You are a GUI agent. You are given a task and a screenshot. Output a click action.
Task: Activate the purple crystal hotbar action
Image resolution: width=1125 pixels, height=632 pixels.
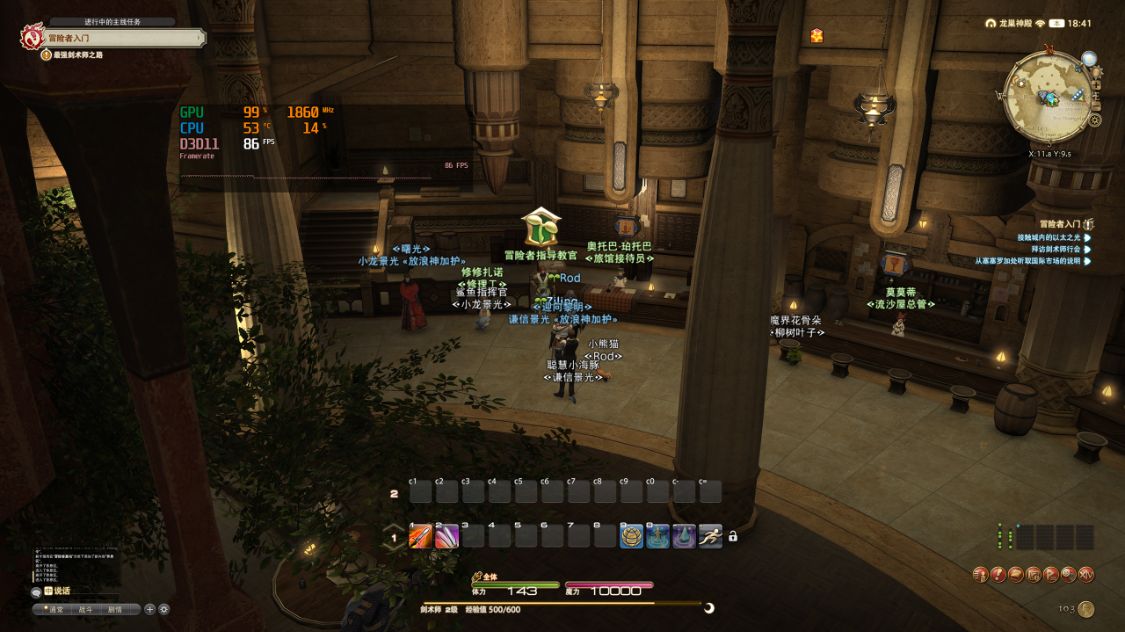tap(684, 536)
